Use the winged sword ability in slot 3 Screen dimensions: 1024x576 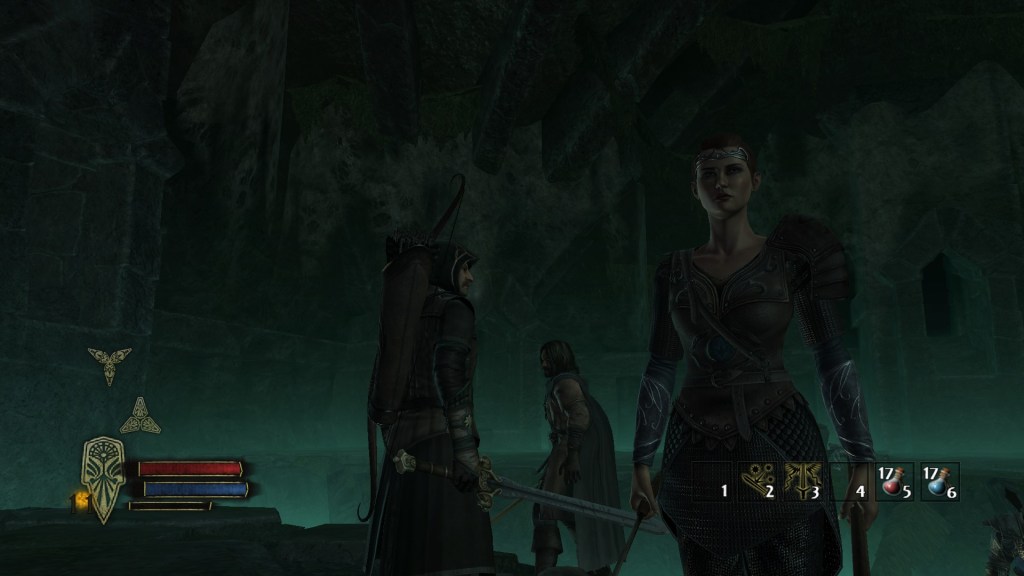pos(799,481)
